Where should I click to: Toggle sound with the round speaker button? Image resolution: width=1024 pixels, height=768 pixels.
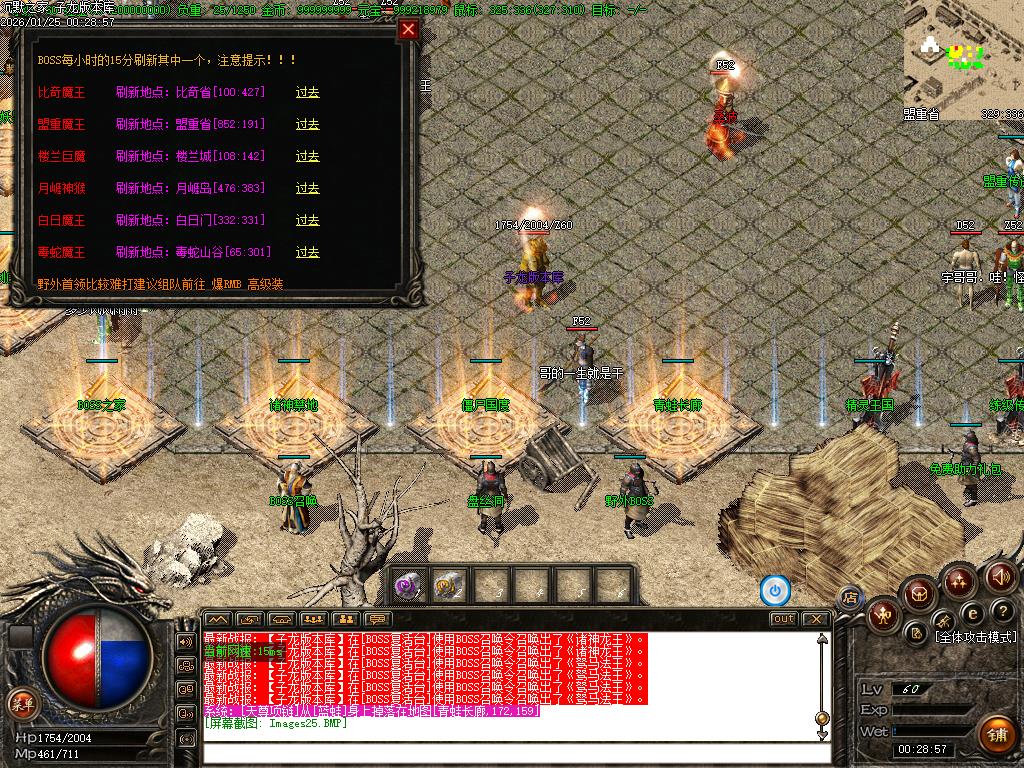[x=1000, y=577]
